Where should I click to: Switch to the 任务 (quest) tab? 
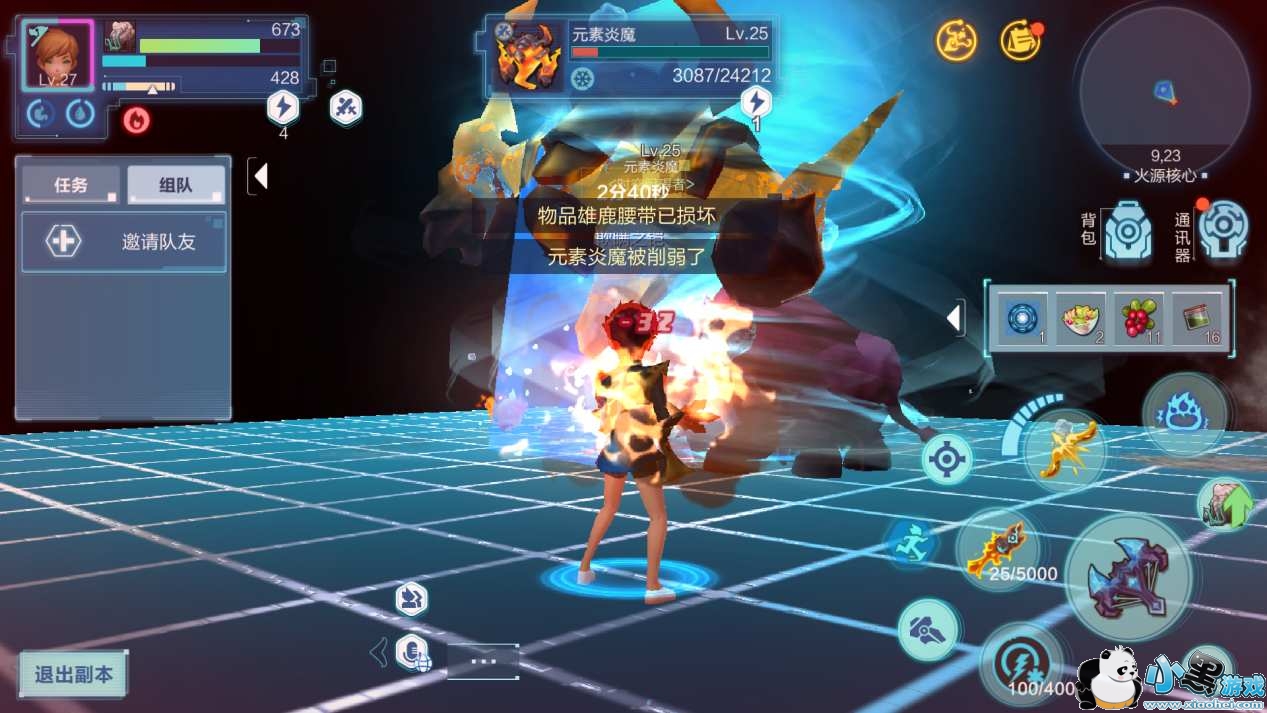(x=71, y=185)
